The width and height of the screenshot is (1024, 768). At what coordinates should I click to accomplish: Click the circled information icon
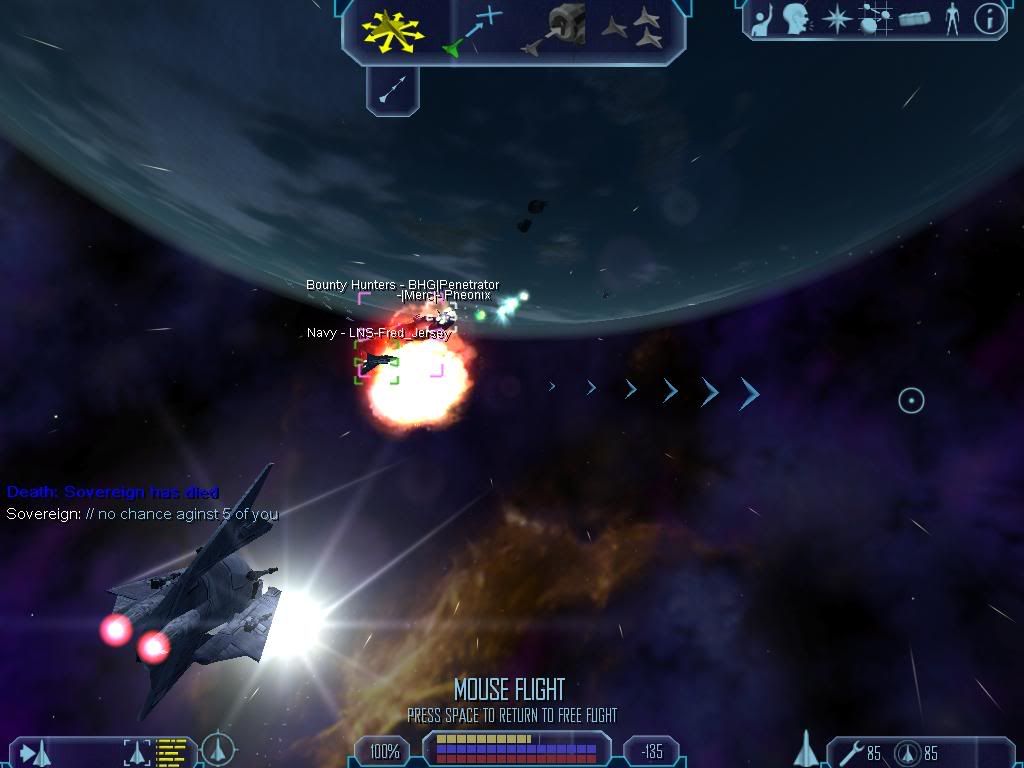coord(989,19)
